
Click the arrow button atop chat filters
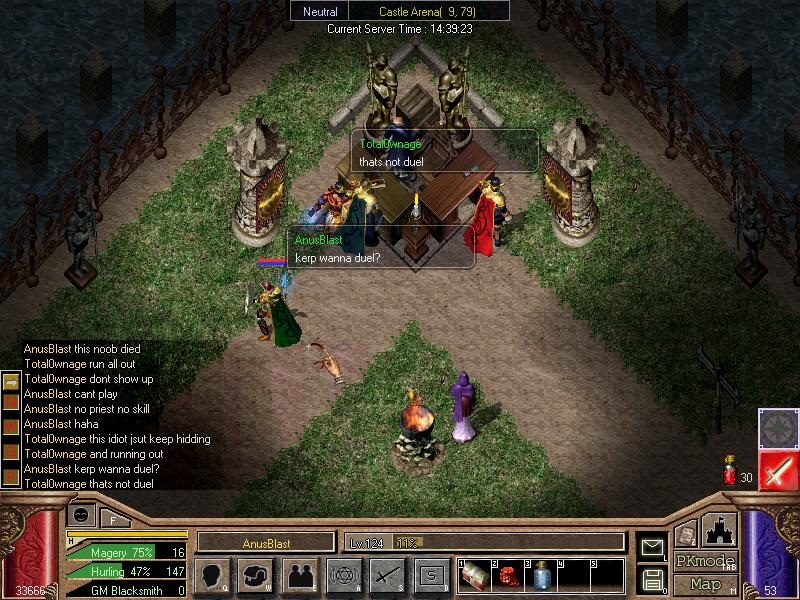[11, 381]
